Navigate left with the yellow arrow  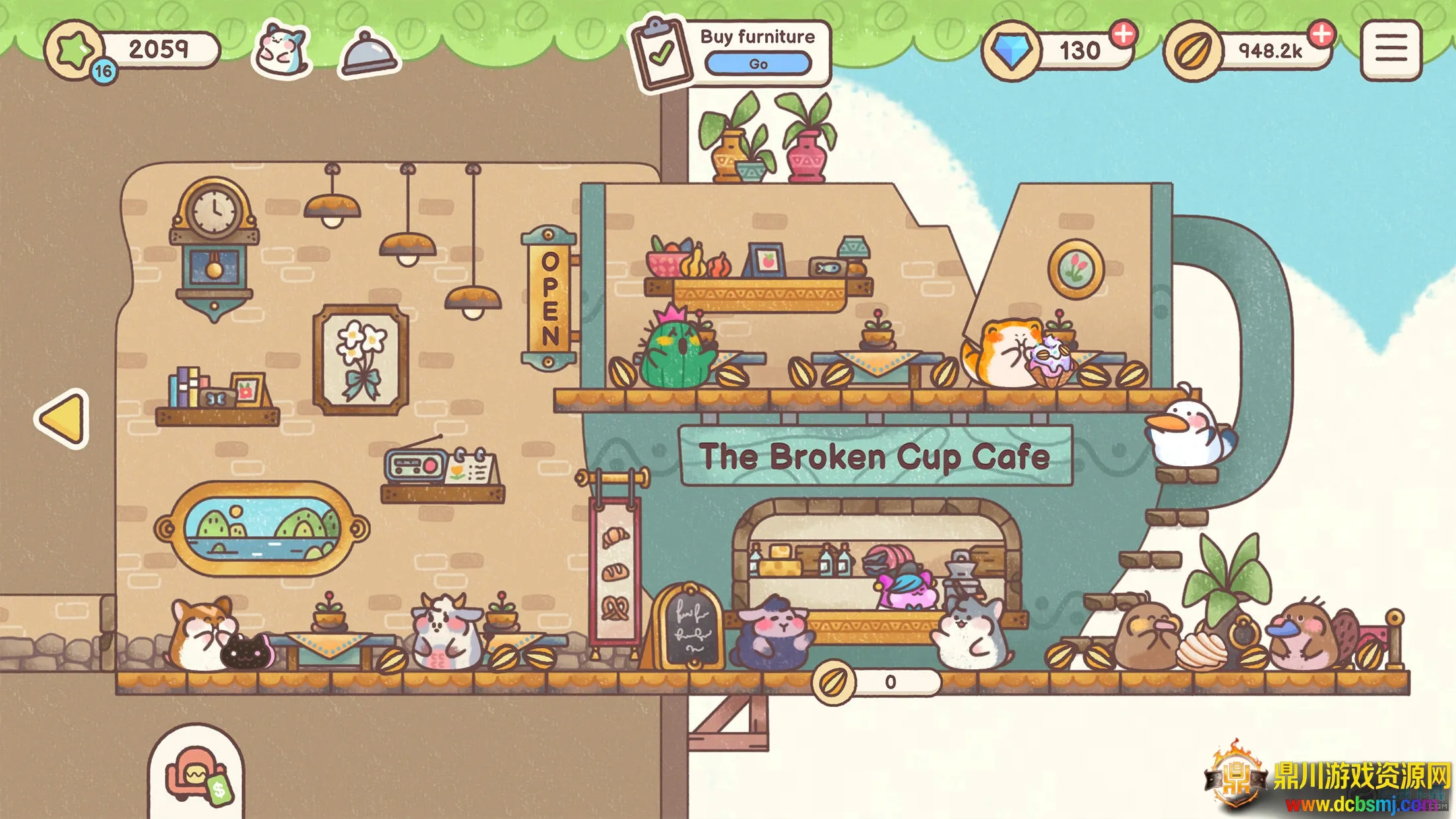point(63,418)
